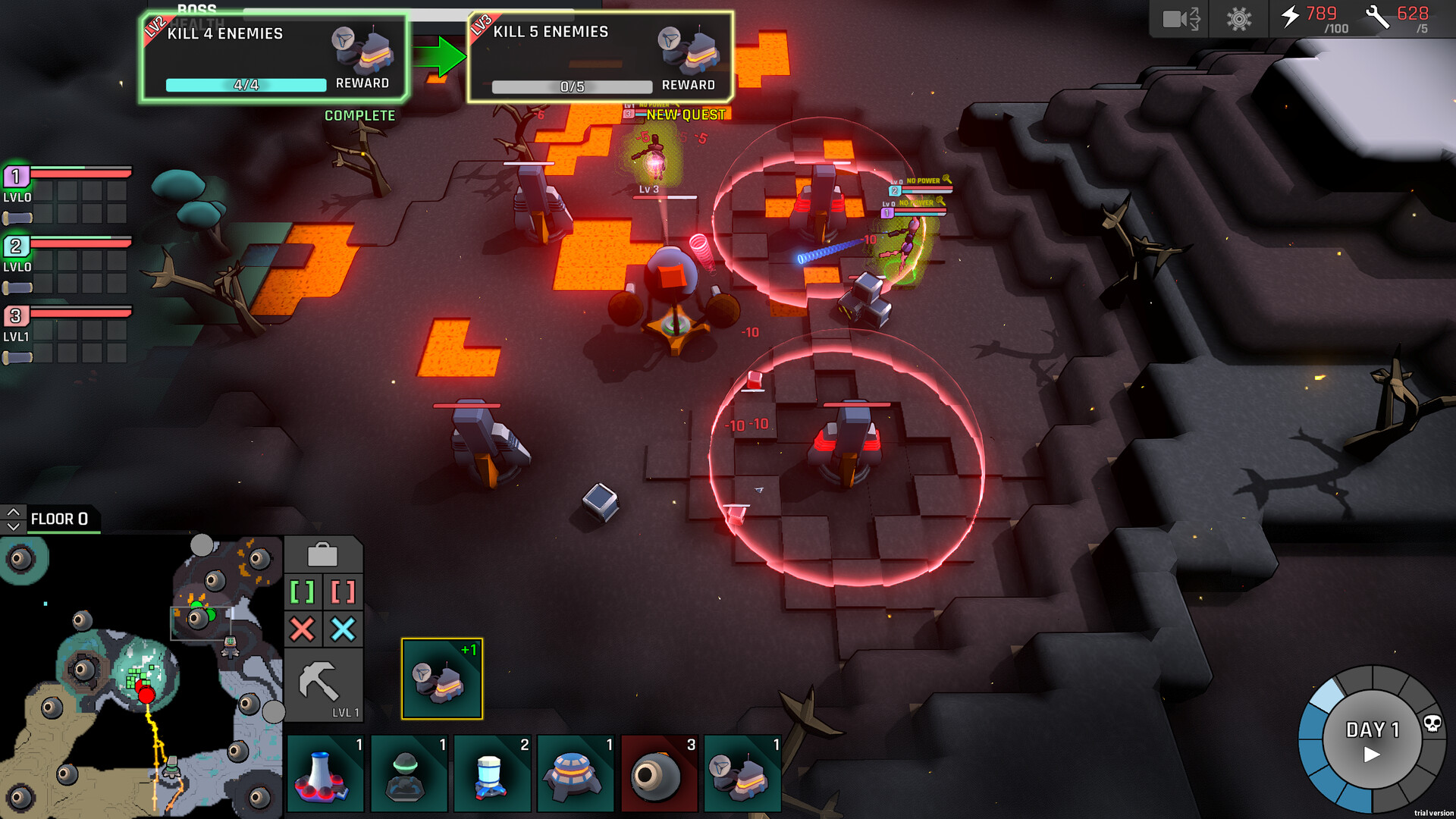The width and height of the screenshot is (1456, 819).
Task: Open the KILL 5 ENEMIES quest panel
Action: tap(600, 57)
